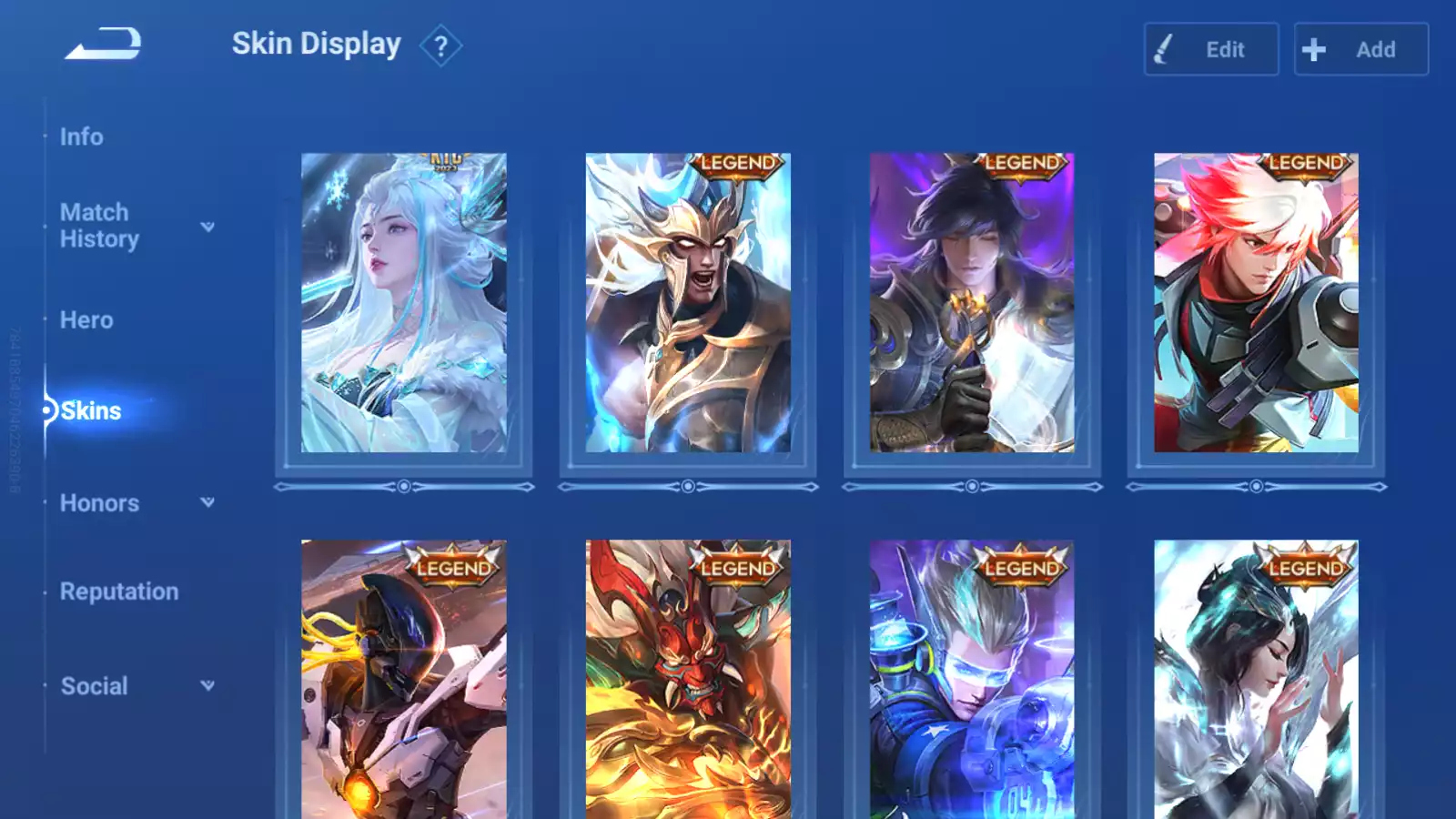Viewport: 1456px width, 819px height.
Task: Click LEGEND badge on golden armored warrior skin
Action: click(737, 165)
